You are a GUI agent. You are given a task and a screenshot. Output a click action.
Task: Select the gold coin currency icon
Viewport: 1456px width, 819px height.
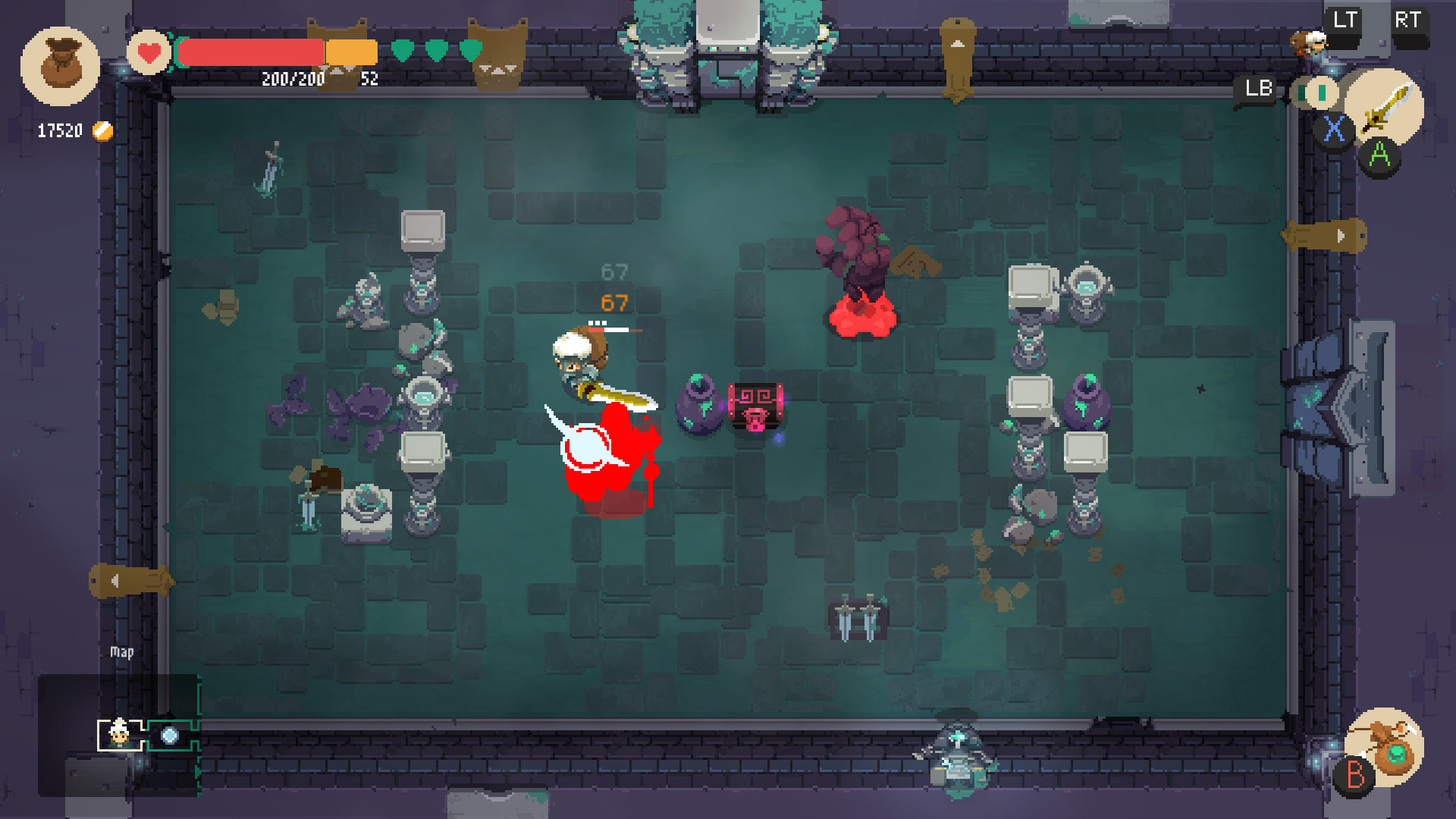[x=102, y=130]
